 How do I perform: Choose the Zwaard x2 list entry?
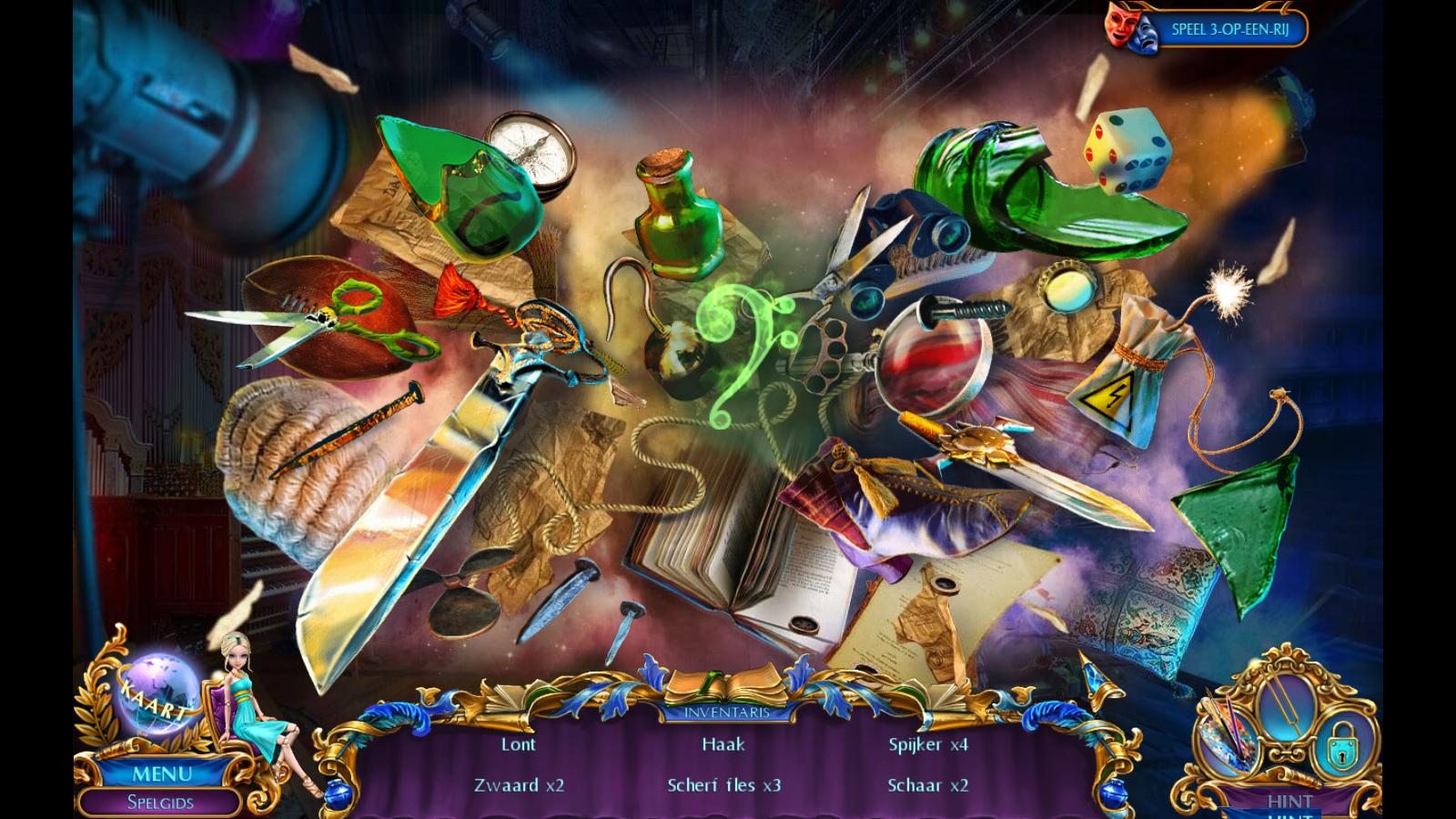519,784
